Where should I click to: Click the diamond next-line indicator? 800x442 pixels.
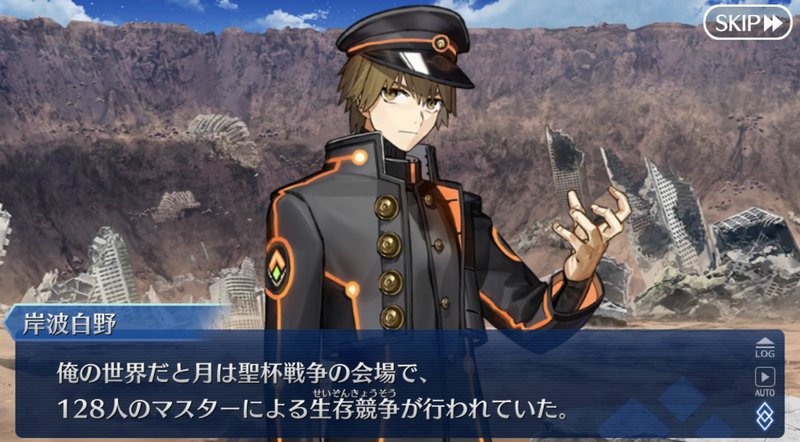pos(765,415)
